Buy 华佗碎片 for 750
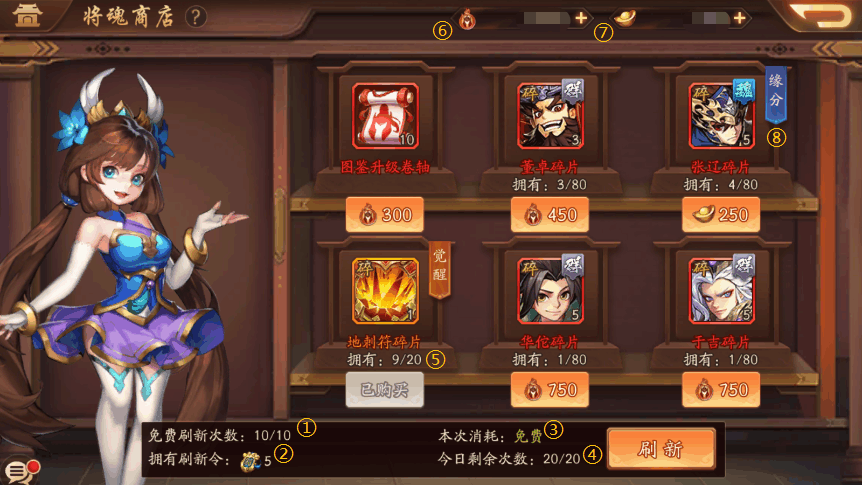The width and height of the screenshot is (862, 485). 549,389
